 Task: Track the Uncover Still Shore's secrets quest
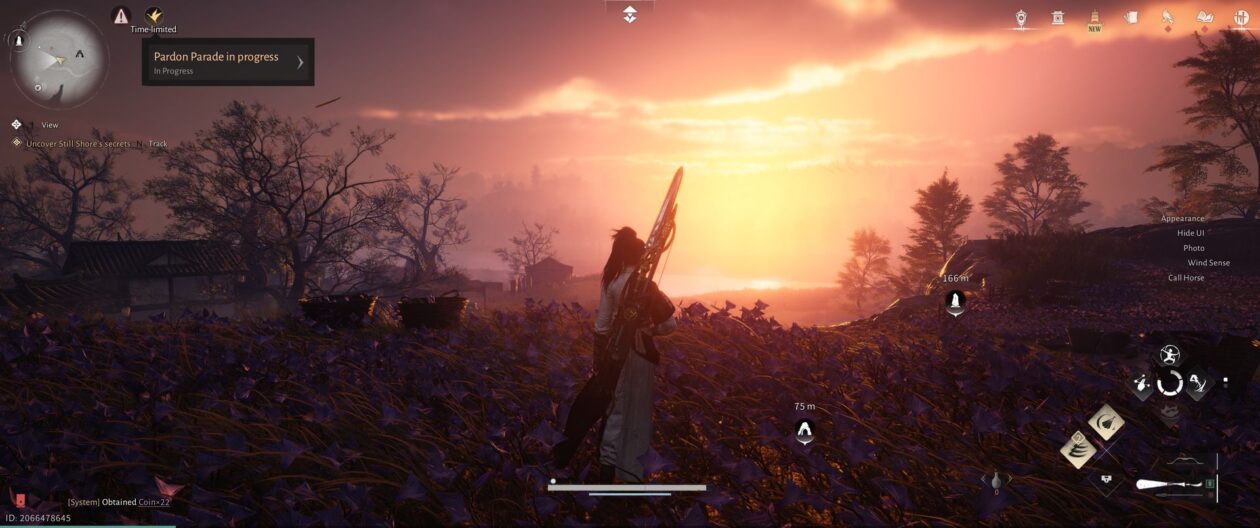coord(158,144)
